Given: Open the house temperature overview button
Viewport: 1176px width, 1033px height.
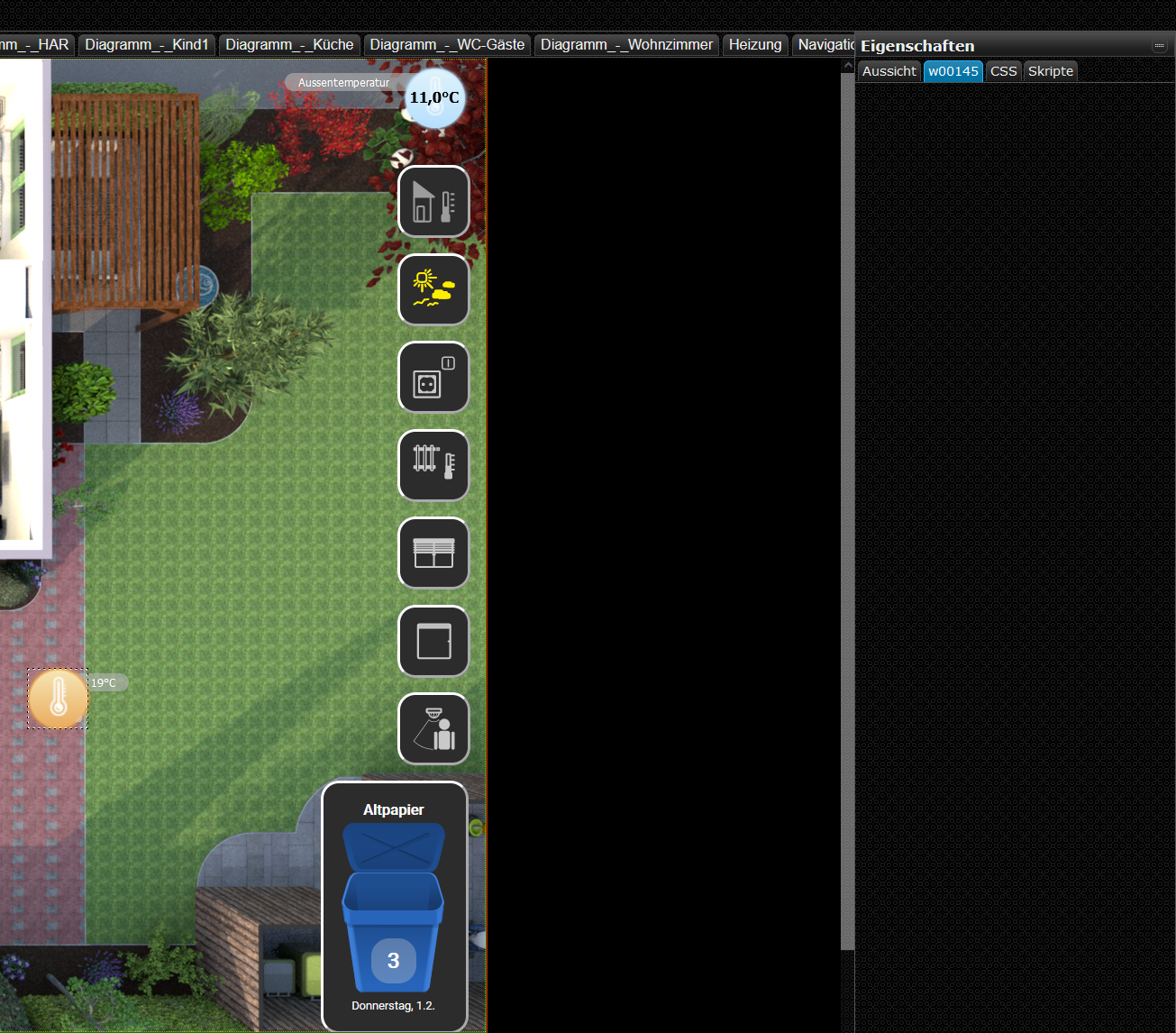Looking at the screenshot, I should point(433,202).
